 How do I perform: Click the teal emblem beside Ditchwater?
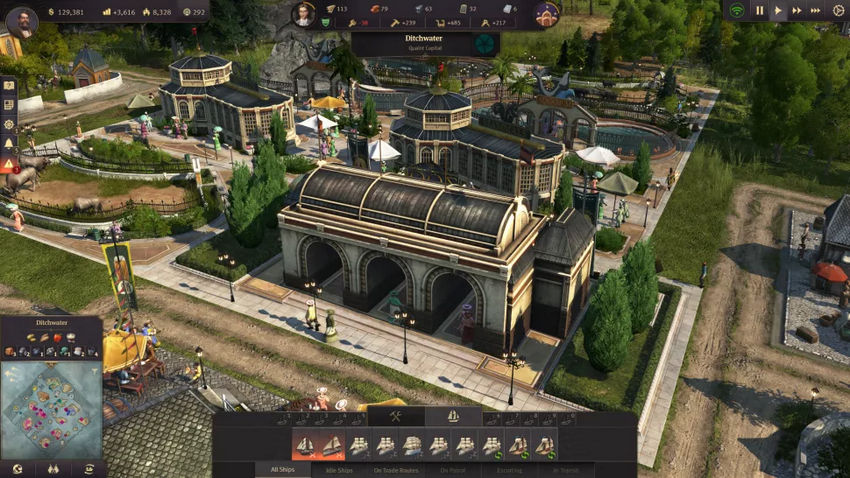tap(485, 44)
